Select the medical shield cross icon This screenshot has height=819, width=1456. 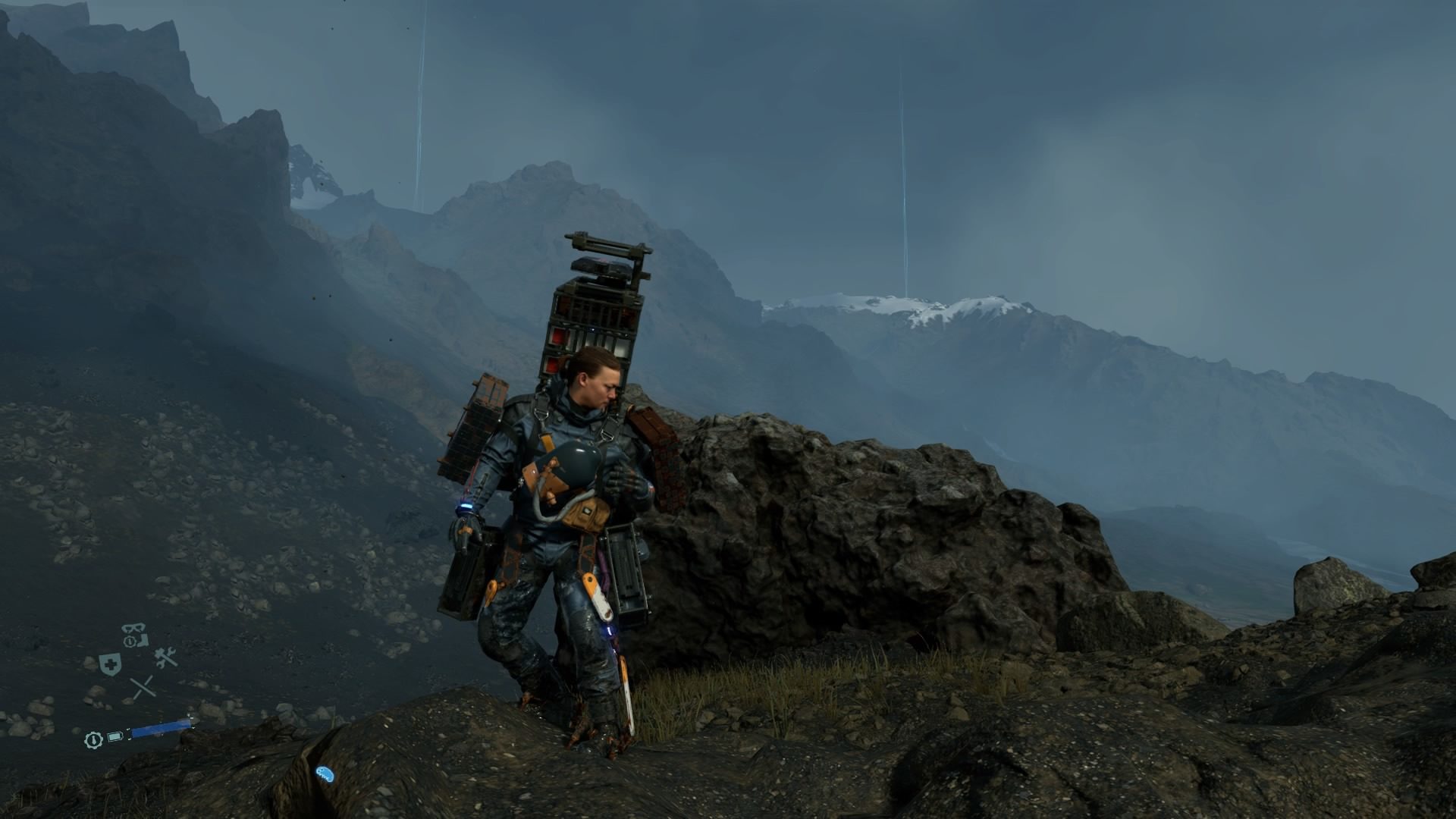click(x=111, y=663)
